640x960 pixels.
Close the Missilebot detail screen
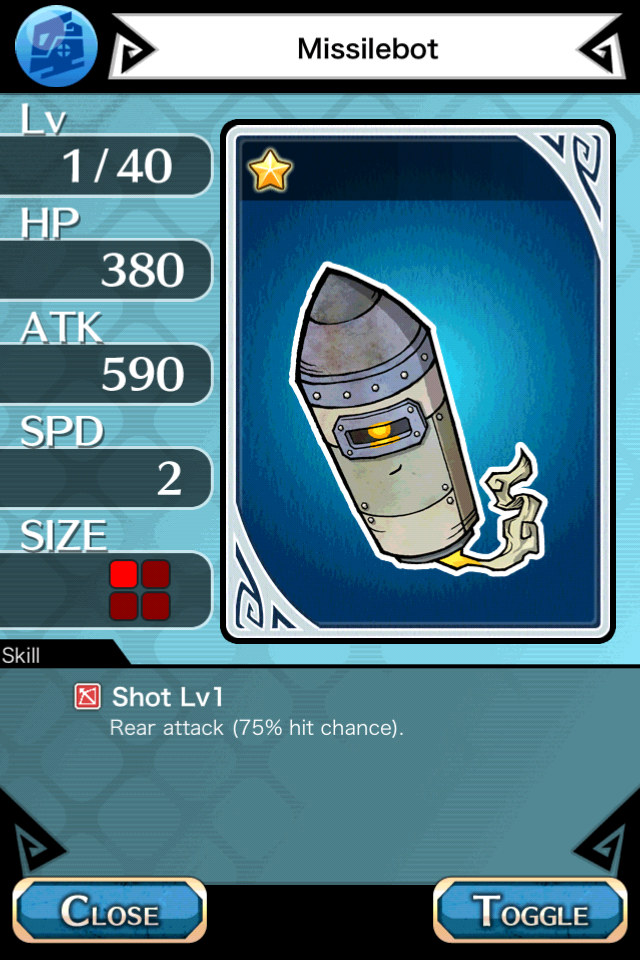(108, 911)
